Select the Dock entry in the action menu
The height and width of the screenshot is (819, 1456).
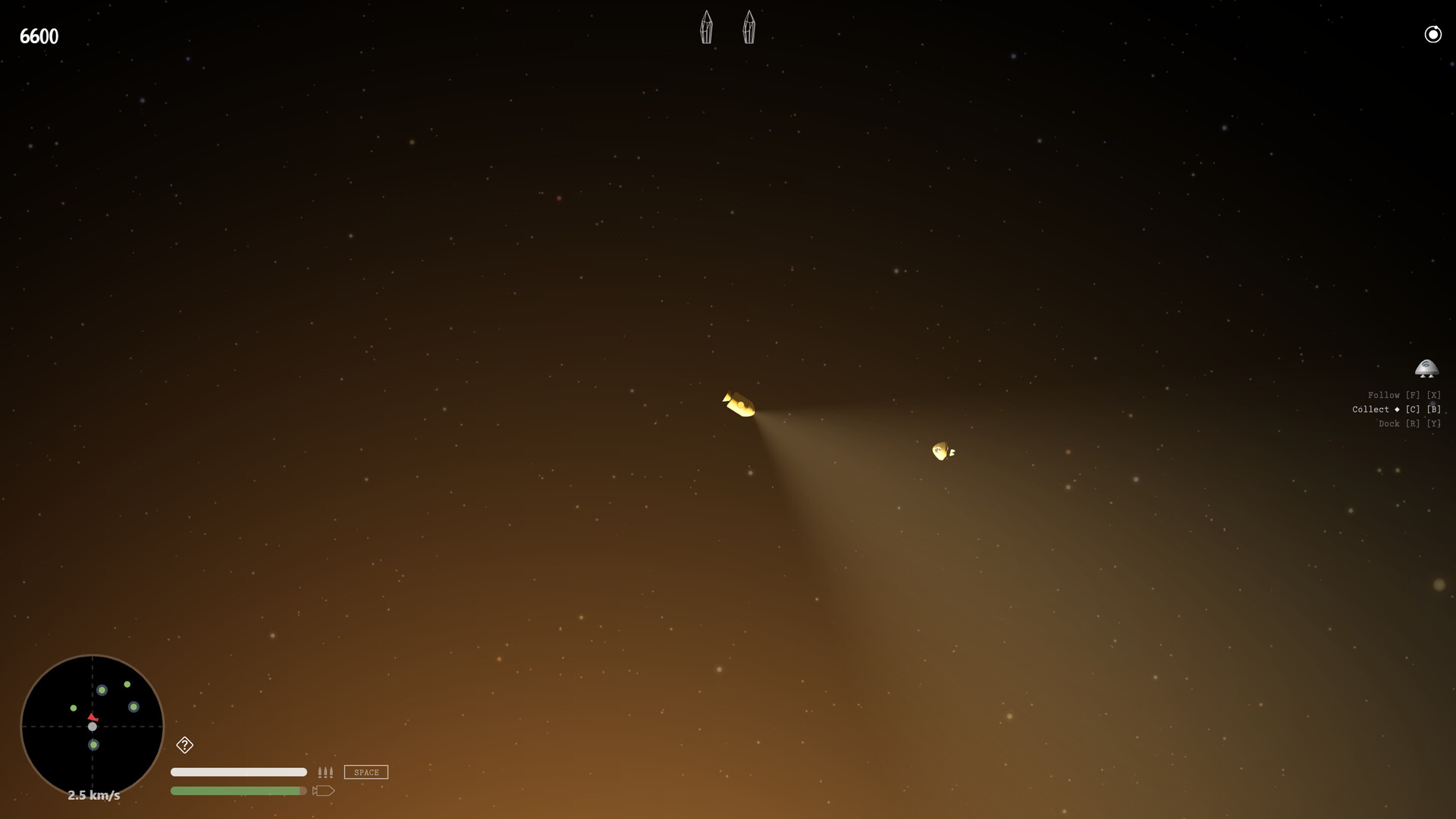1391,423
